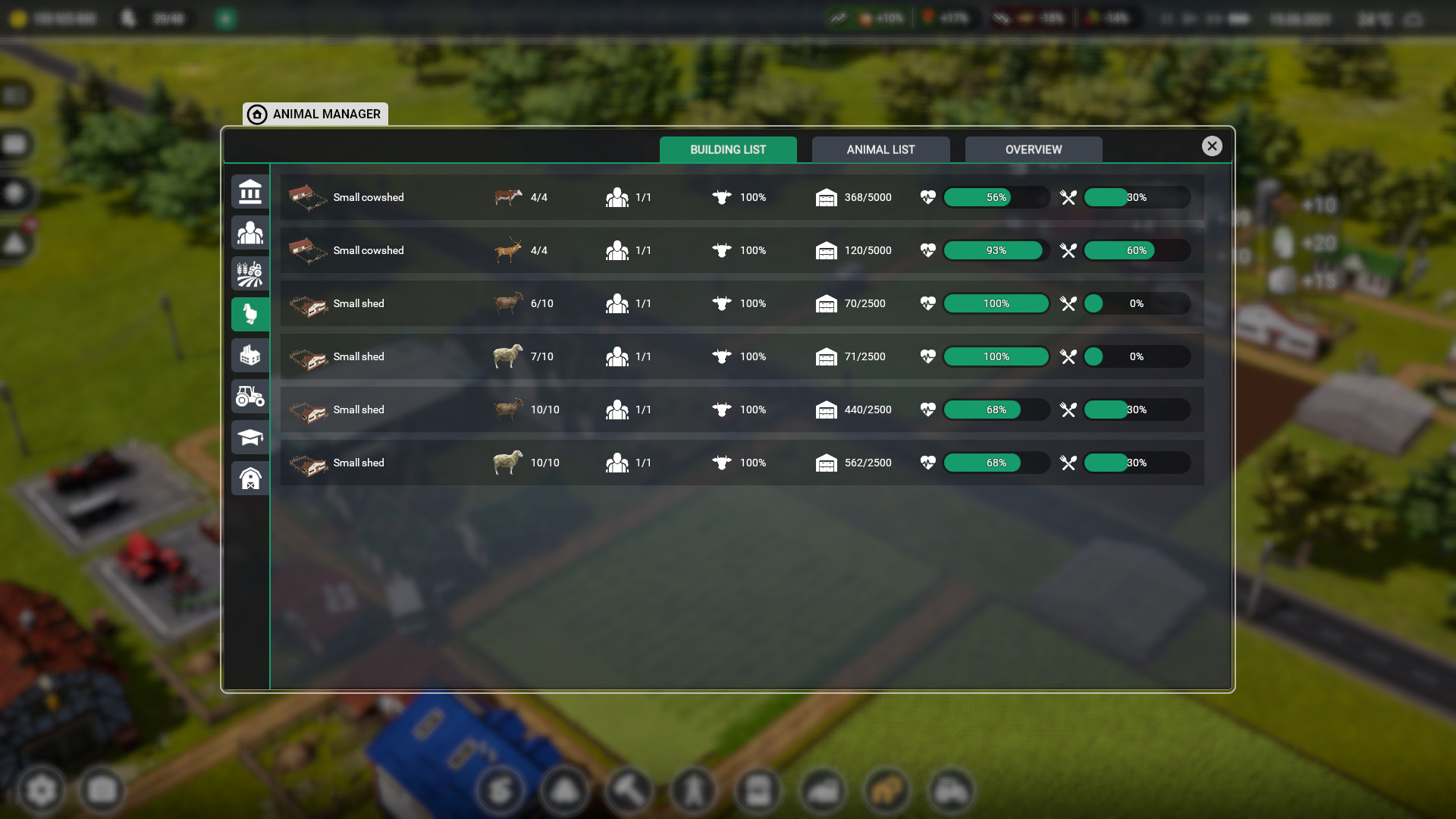Select the fields management sidebar icon
The image size is (1456, 819).
pyautogui.click(x=250, y=274)
